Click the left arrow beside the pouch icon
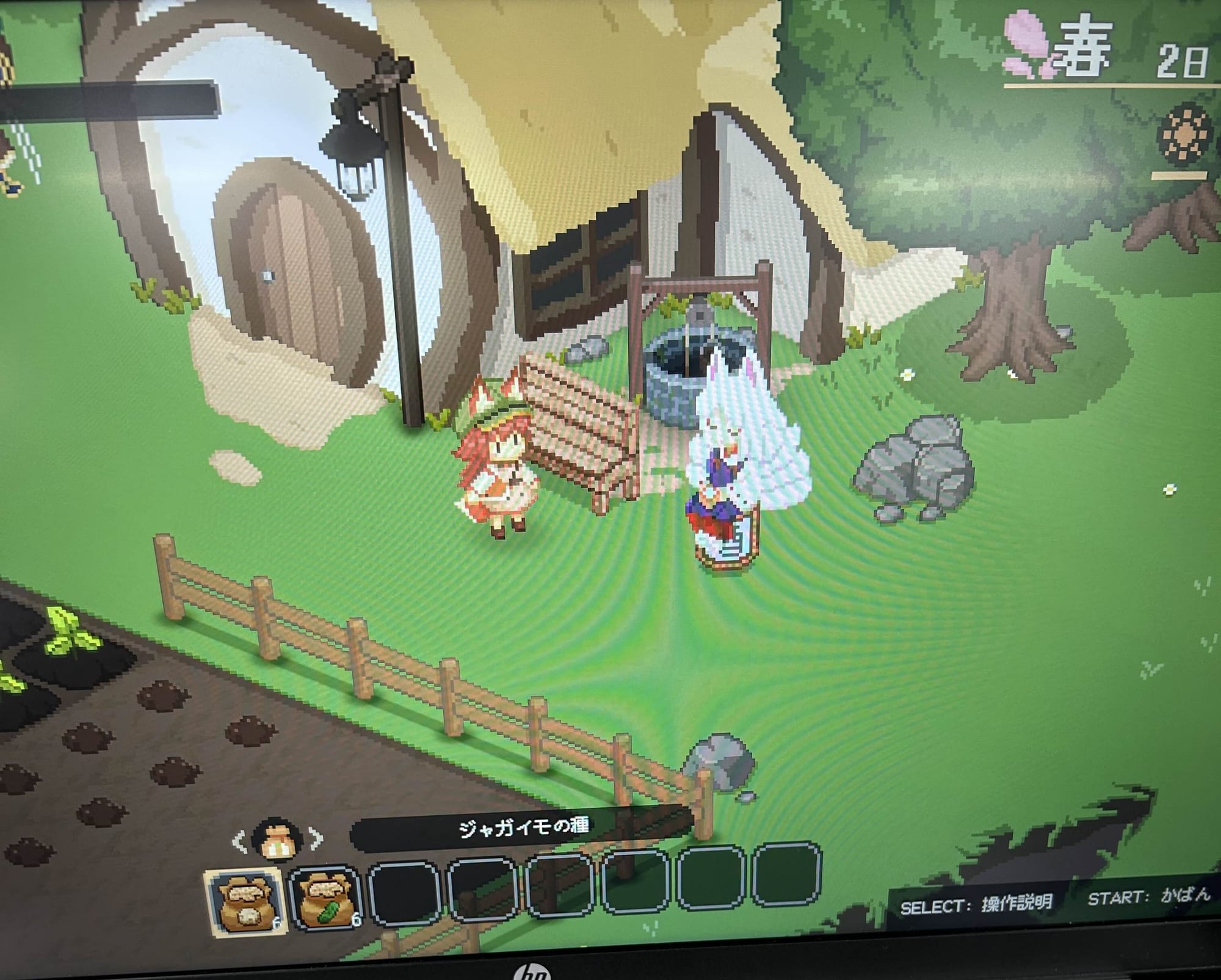 click(x=240, y=843)
